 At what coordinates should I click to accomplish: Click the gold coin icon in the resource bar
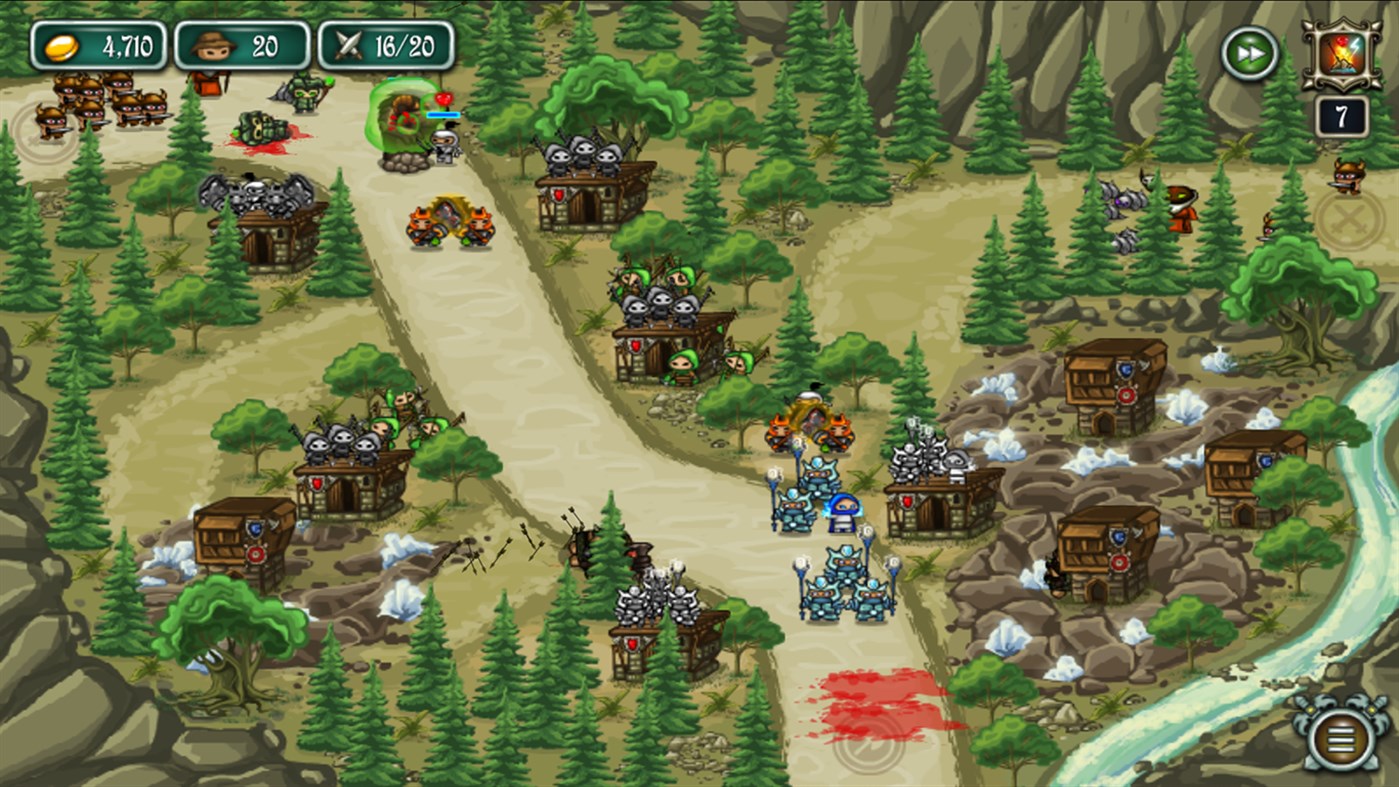coord(65,45)
